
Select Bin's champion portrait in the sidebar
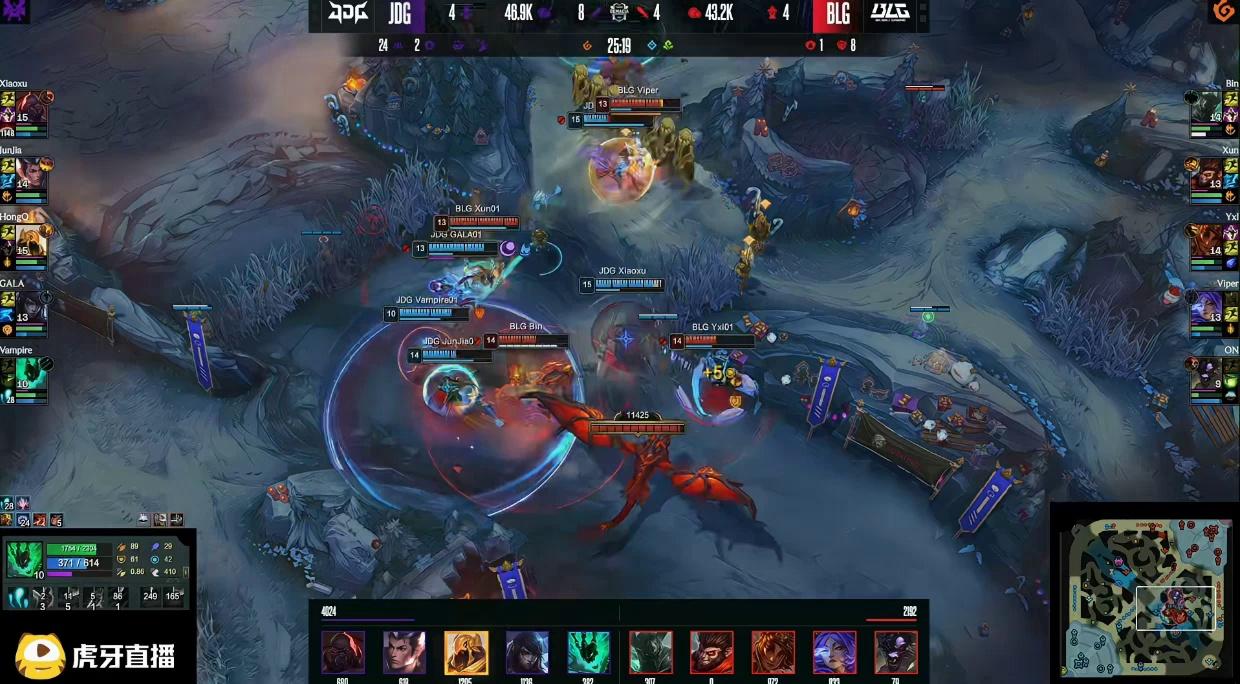click(x=1207, y=108)
